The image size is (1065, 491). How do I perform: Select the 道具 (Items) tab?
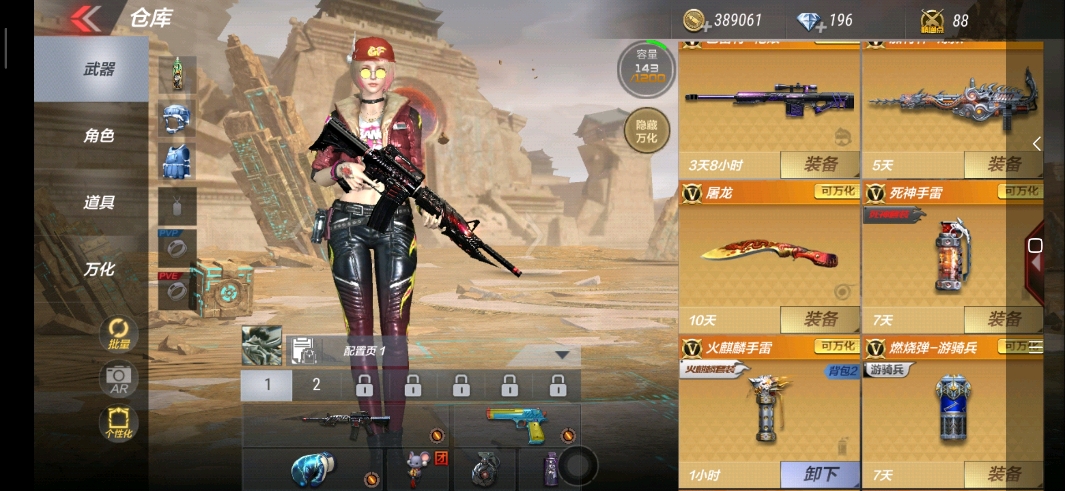coord(98,202)
